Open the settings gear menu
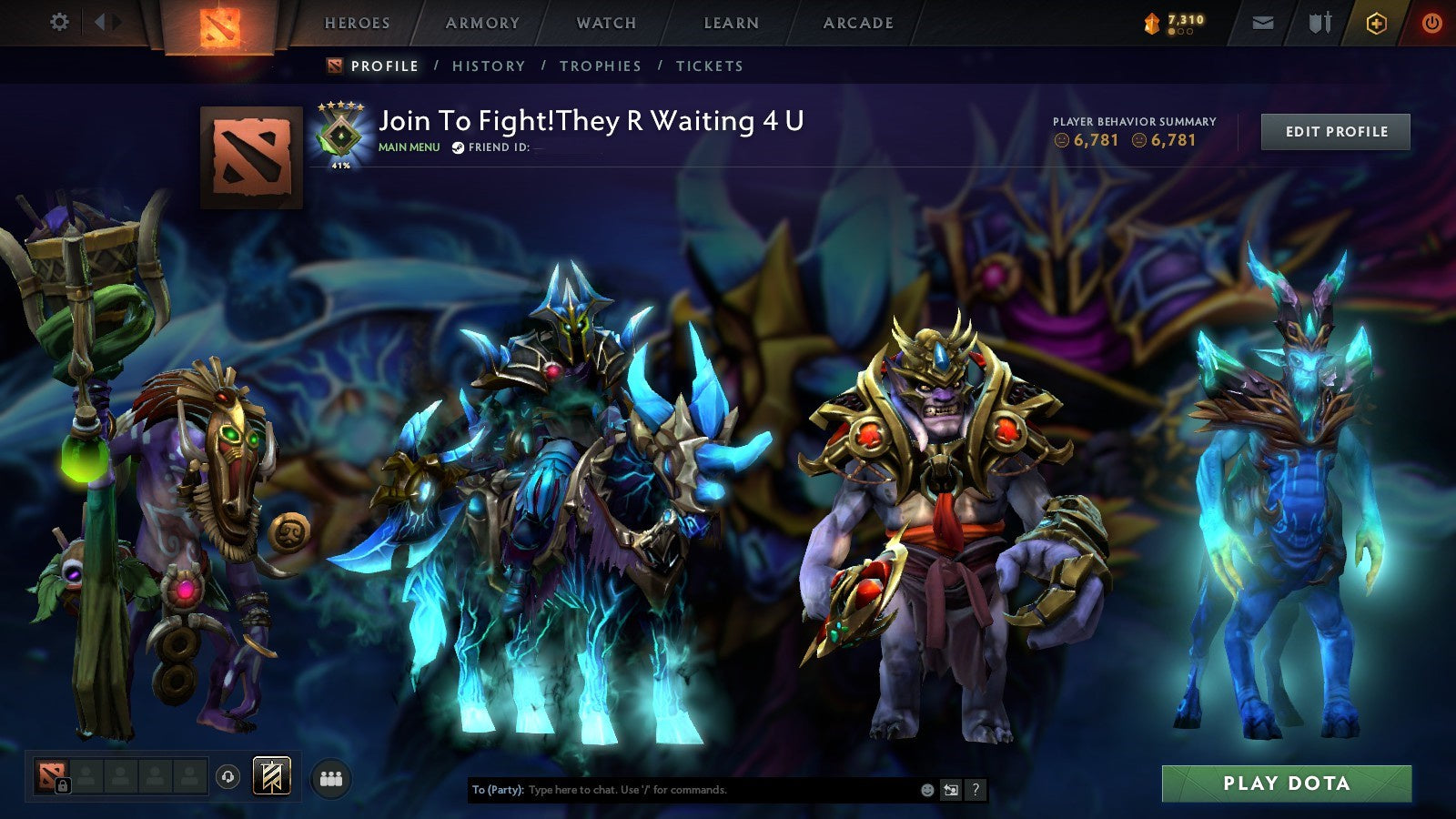 point(60,20)
